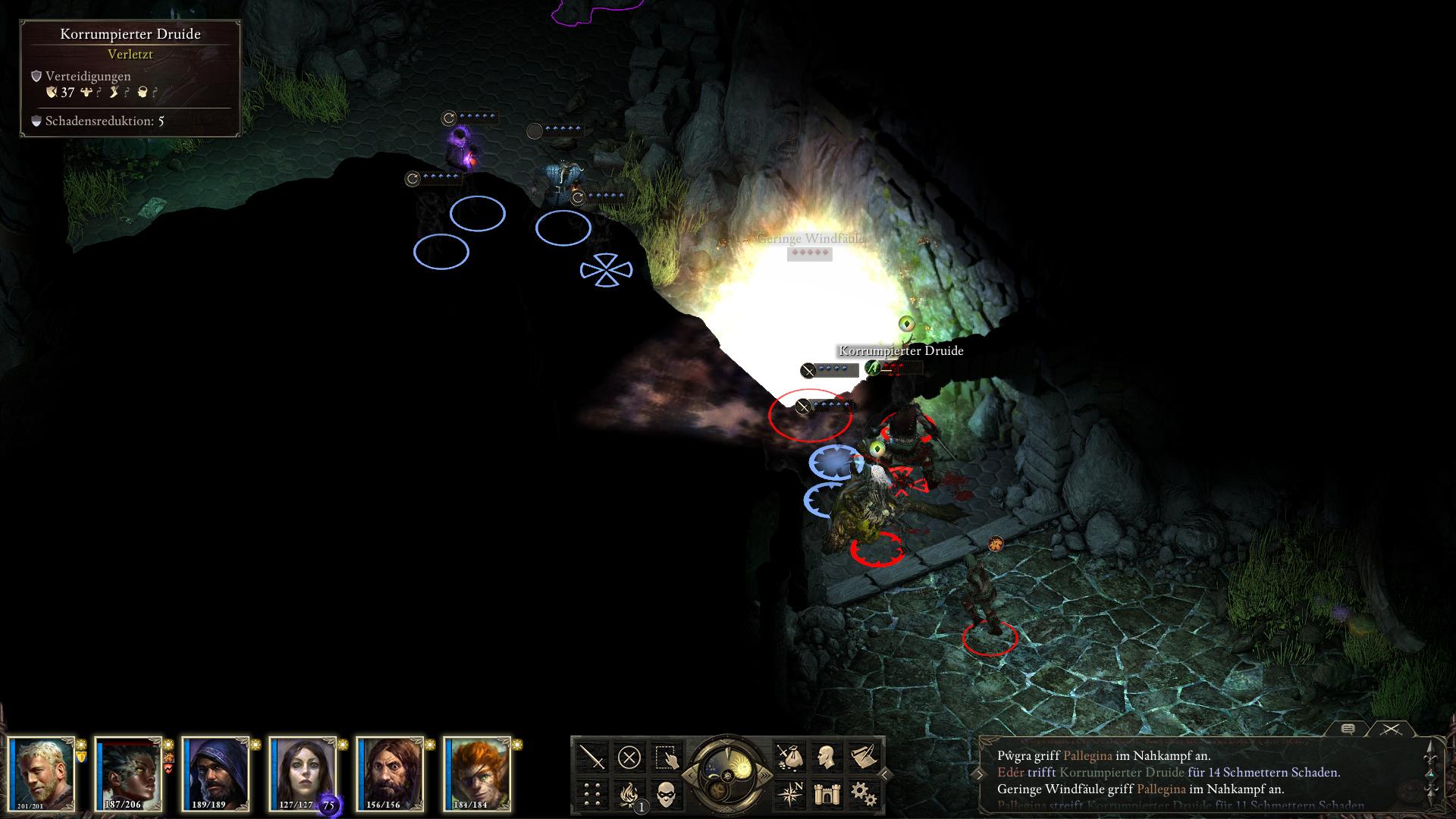Screen dimensions: 1456x819
Task: Select the orange-haired eyepatch character portrait
Action: tap(477, 773)
